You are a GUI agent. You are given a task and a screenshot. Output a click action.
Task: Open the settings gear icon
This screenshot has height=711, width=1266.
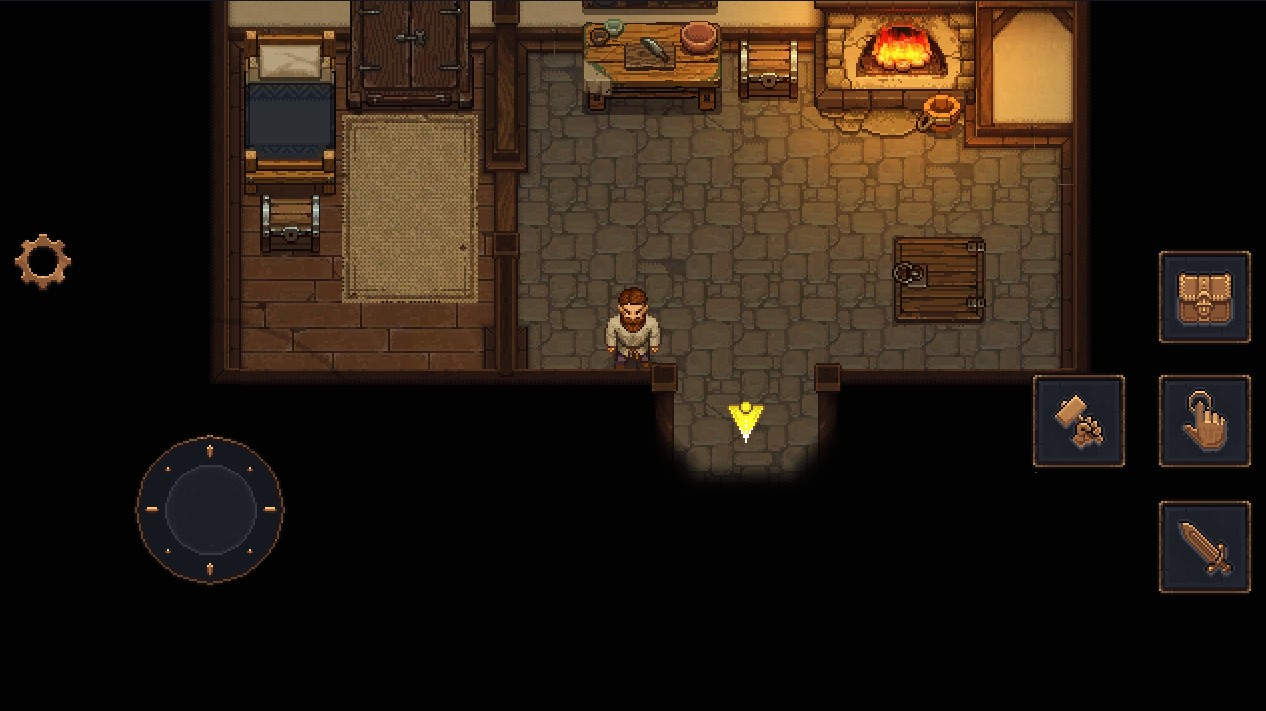(x=43, y=262)
